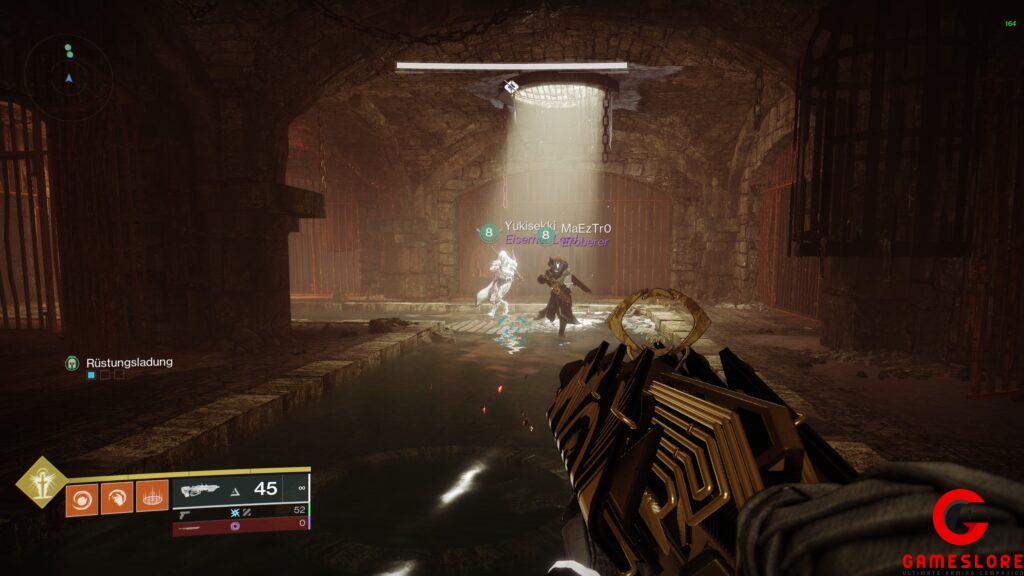1024x576 pixels.
Task: Click the diamond objective waypoint marker
Action: 512,87
